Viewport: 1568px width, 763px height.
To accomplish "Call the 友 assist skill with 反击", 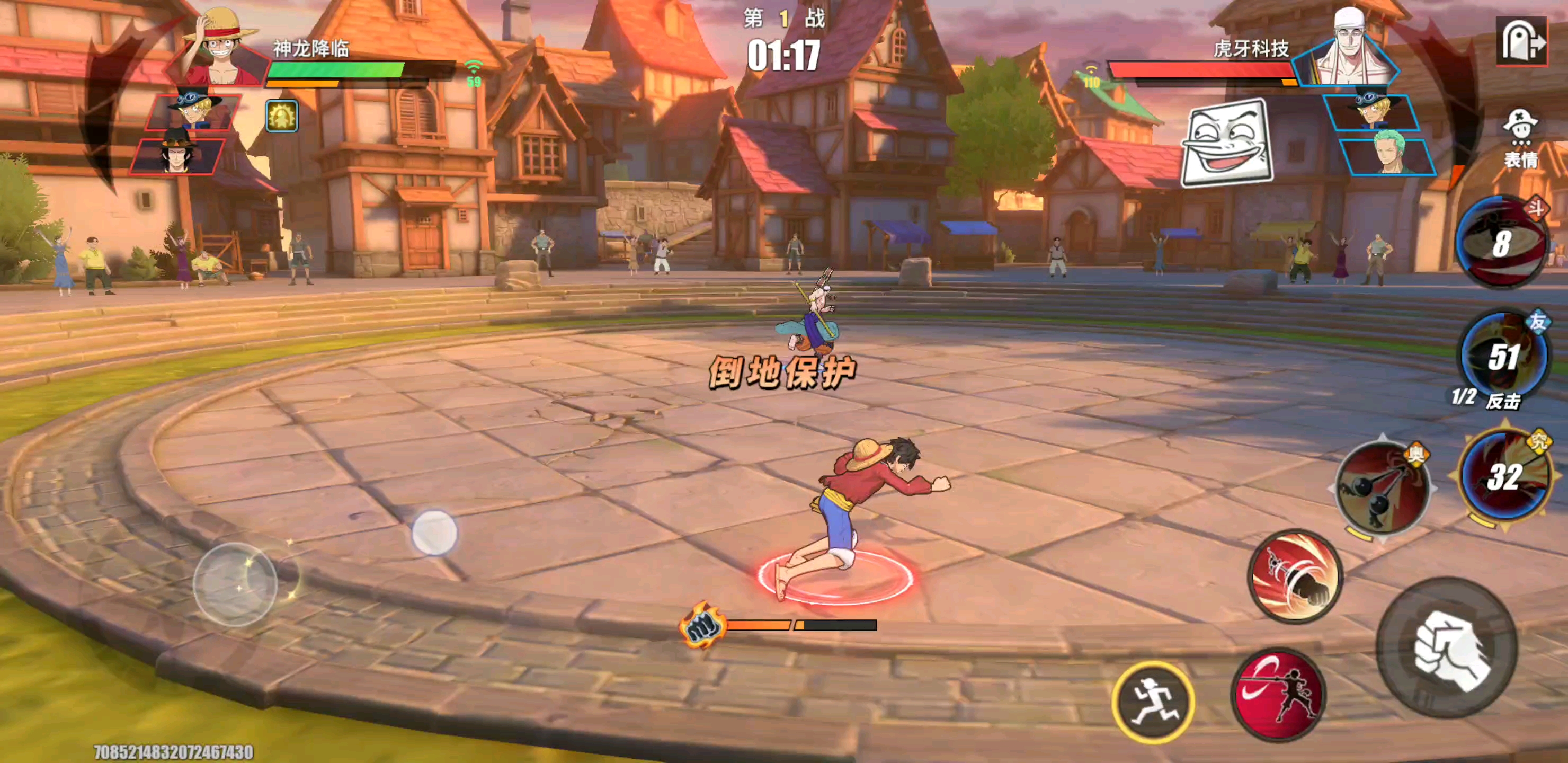I will [x=1503, y=356].
